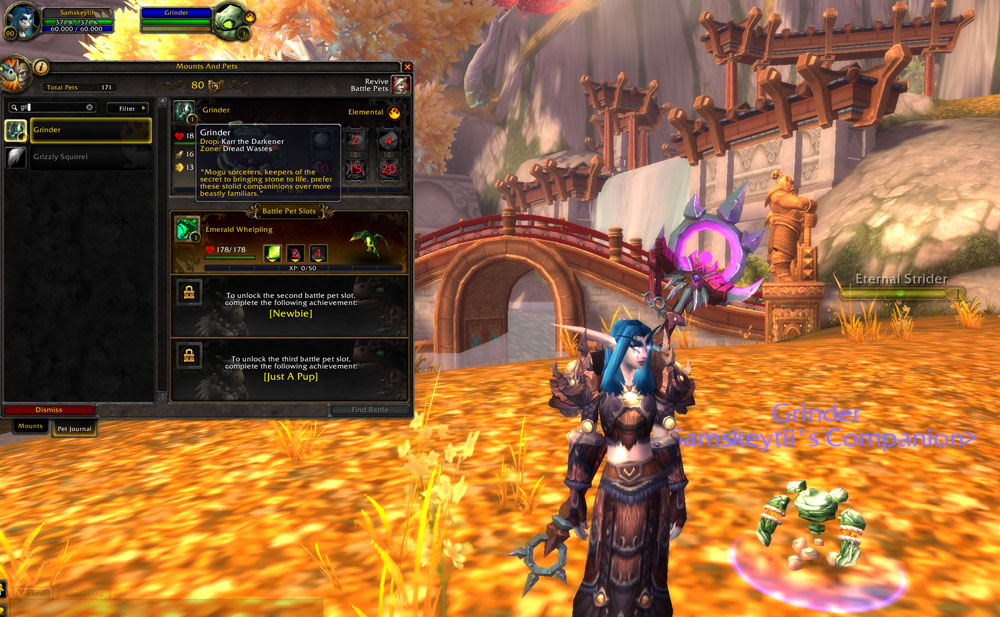Screen dimensions: 1000x617
Task: Click Samskeytil's player portrait
Action: pyautogui.click(x=23, y=21)
